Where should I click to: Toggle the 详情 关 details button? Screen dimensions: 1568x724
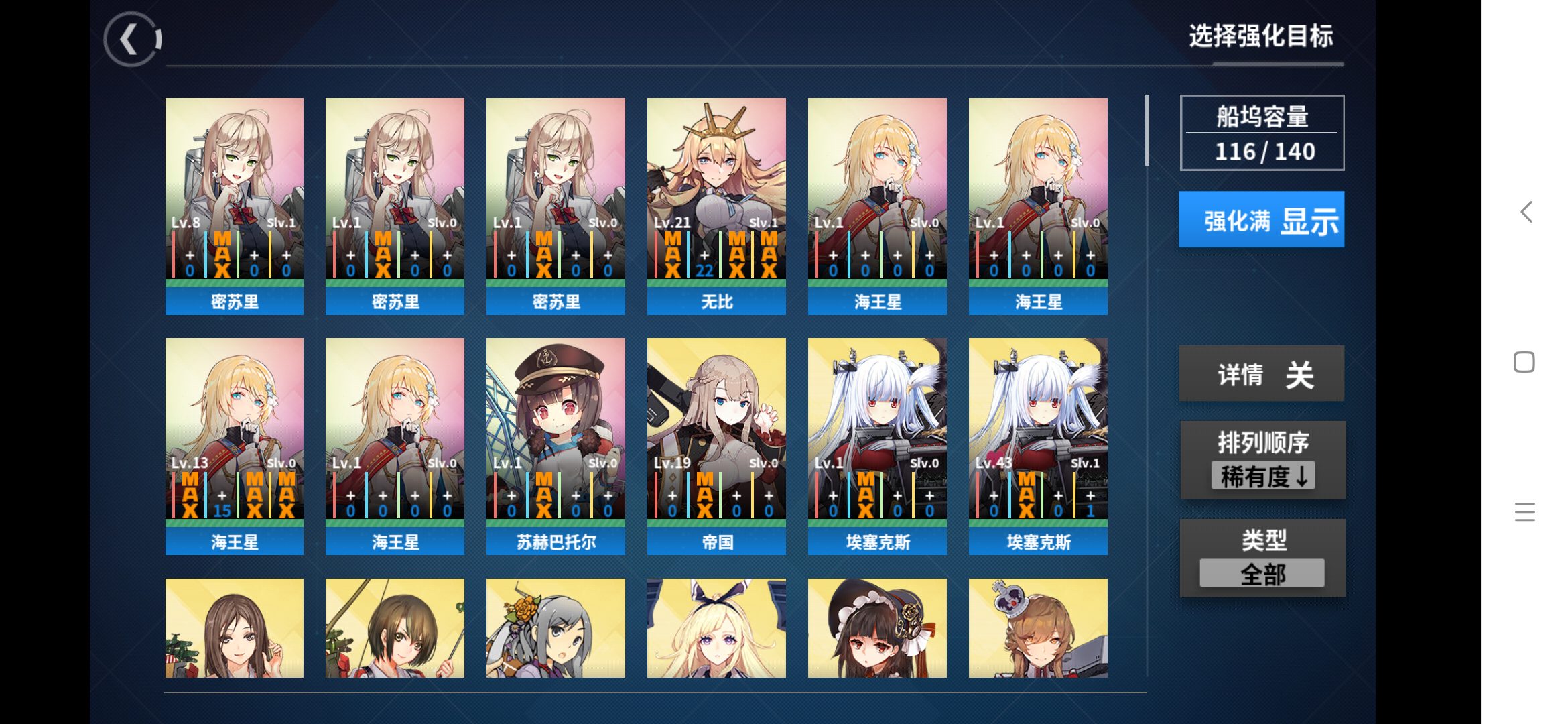(x=1261, y=374)
